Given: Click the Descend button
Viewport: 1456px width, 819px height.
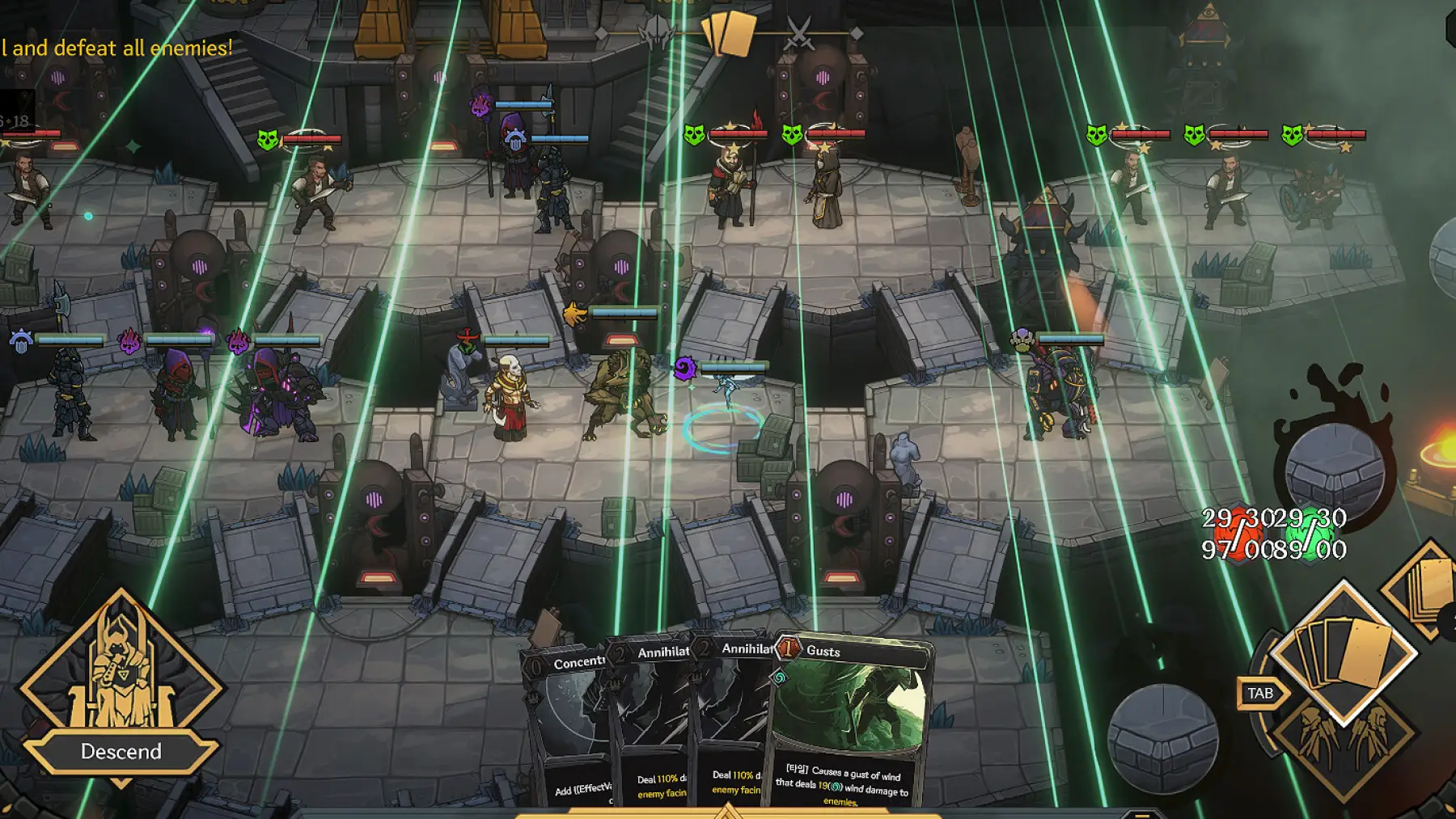Looking at the screenshot, I should click(121, 752).
